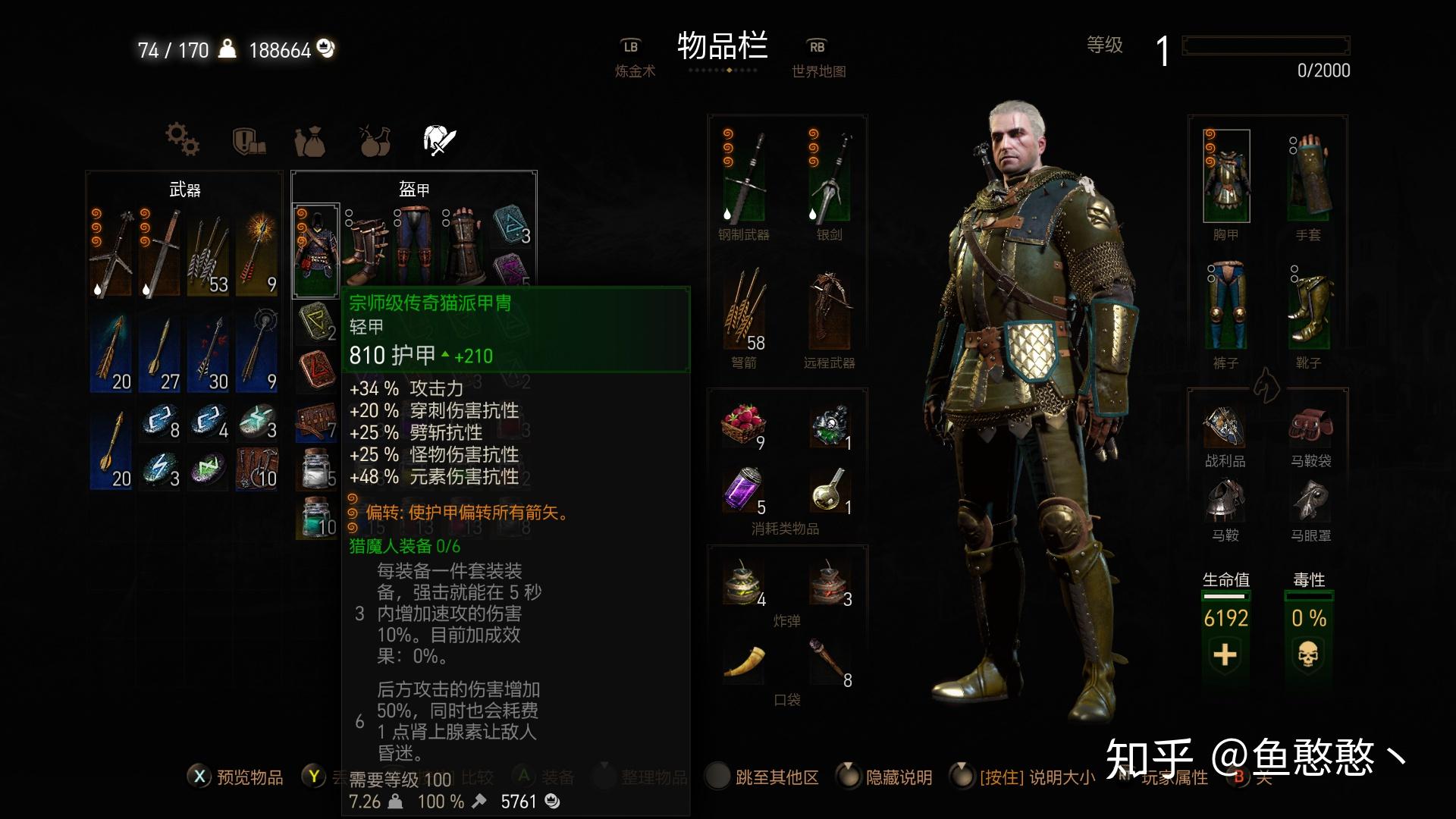The height and width of the screenshot is (819, 1456).
Task: Select the bag filter icon
Action: [311, 140]
